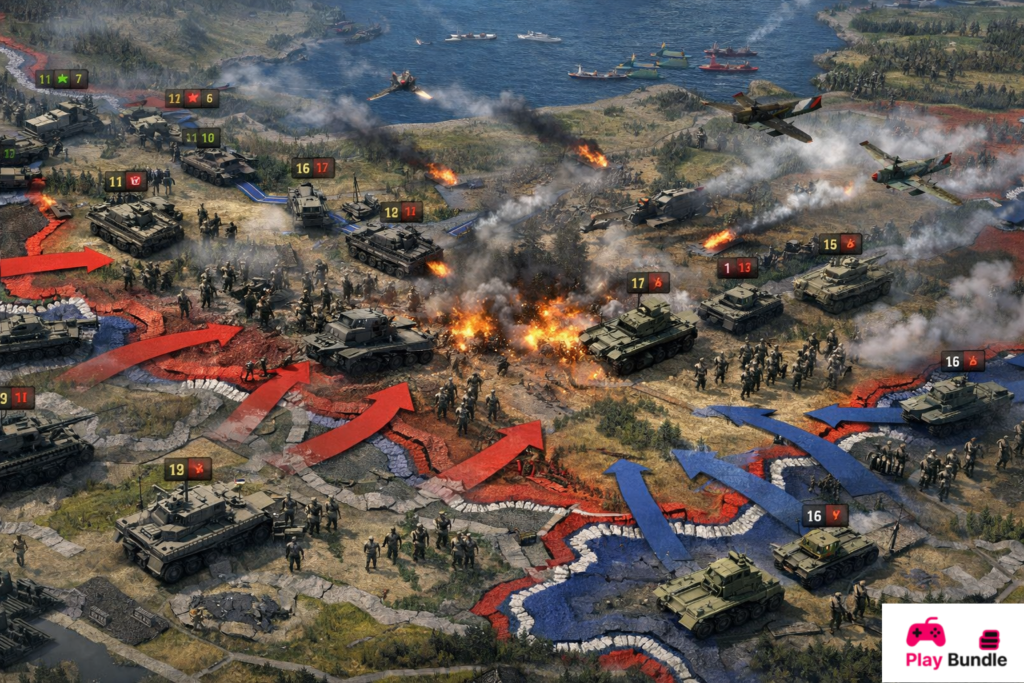This screenshot has width=1024, height=683.
Task: Click the green unit badge reading 11 10
Action: click(x=201, y=137)
